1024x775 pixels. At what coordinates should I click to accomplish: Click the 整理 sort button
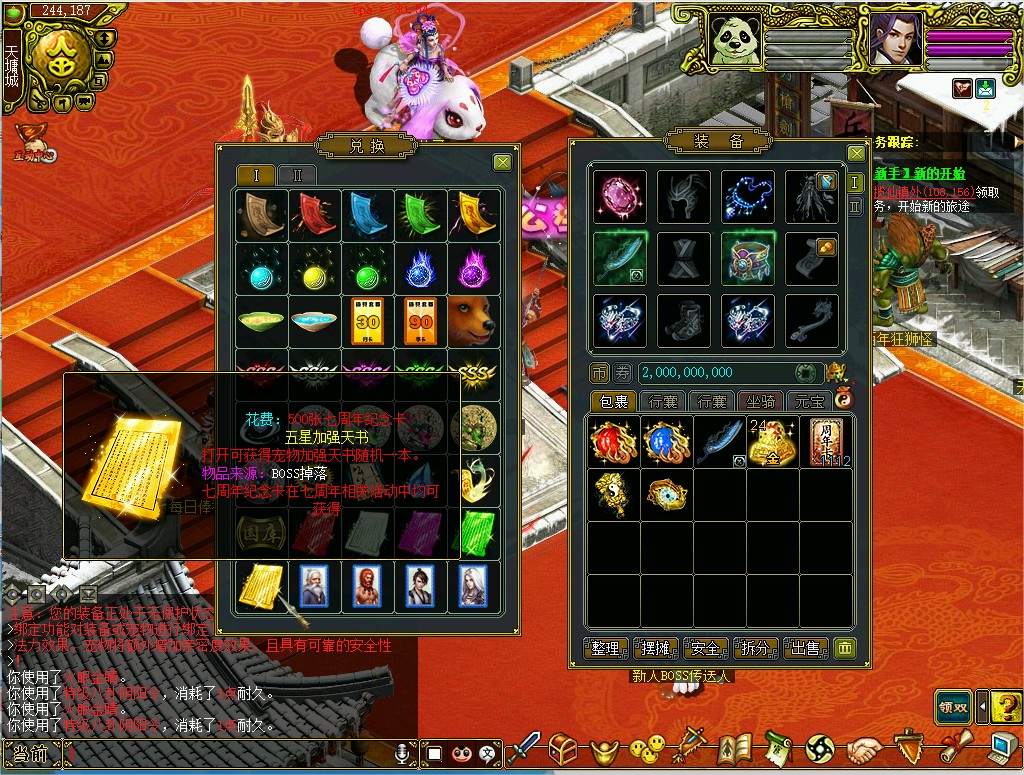click(x=605, y=648)
